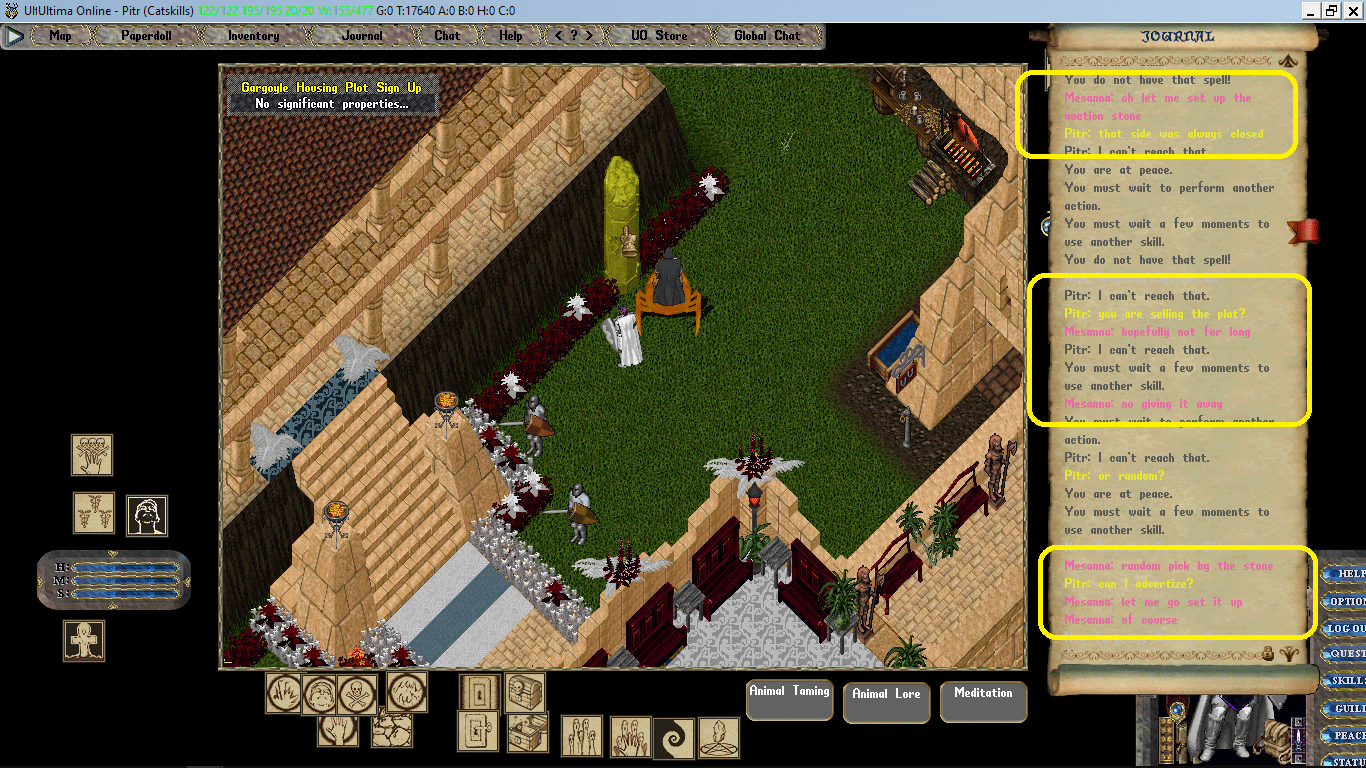Click the hand with skulls spell icon
Viewport: 1366px width, 768px height.
90,453
